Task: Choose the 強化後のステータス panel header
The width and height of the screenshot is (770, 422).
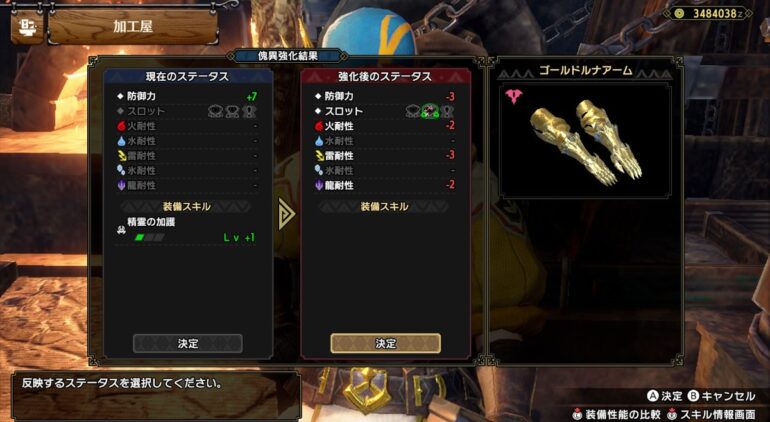Action: point(385,76)
